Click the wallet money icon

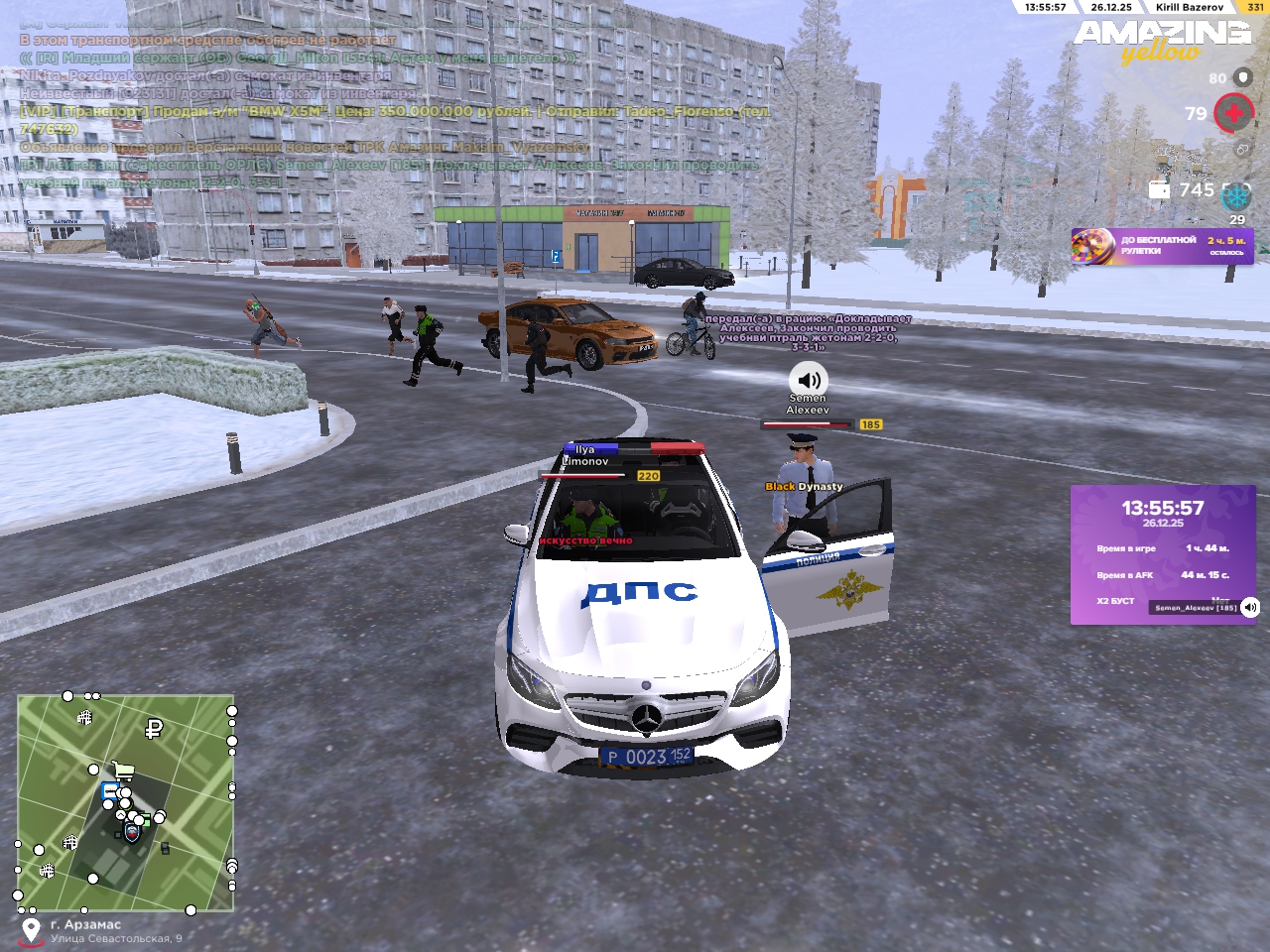(1159, 189)
